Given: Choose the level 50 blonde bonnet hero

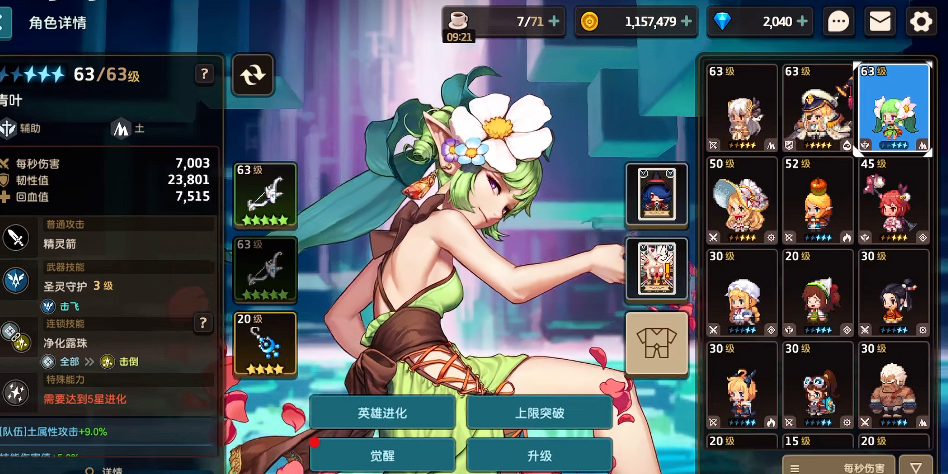Looking at the screenshot, I should (741, 200).
